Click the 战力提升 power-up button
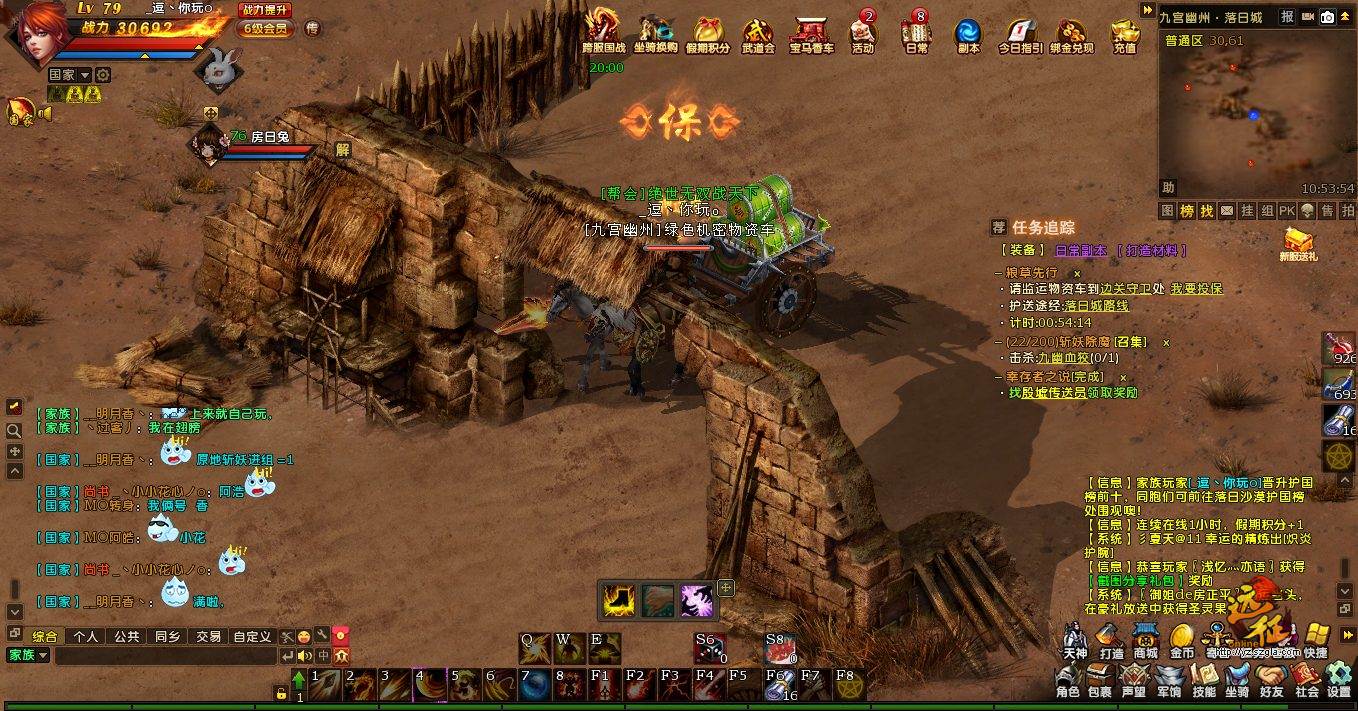Screen dimensions: 1358x711 tap(266, 10)
